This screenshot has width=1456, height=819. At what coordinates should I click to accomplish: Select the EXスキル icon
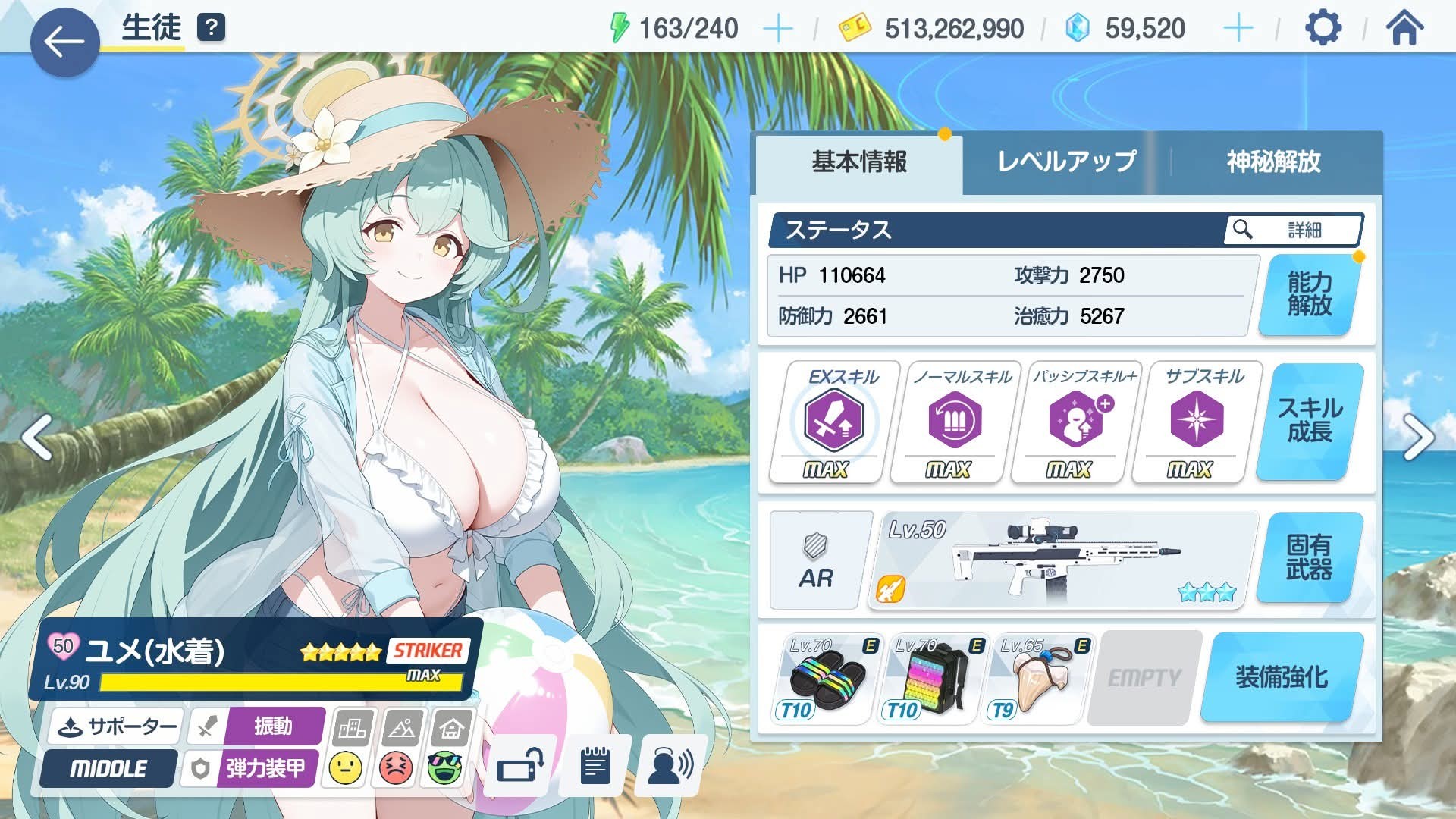(833, 421)
